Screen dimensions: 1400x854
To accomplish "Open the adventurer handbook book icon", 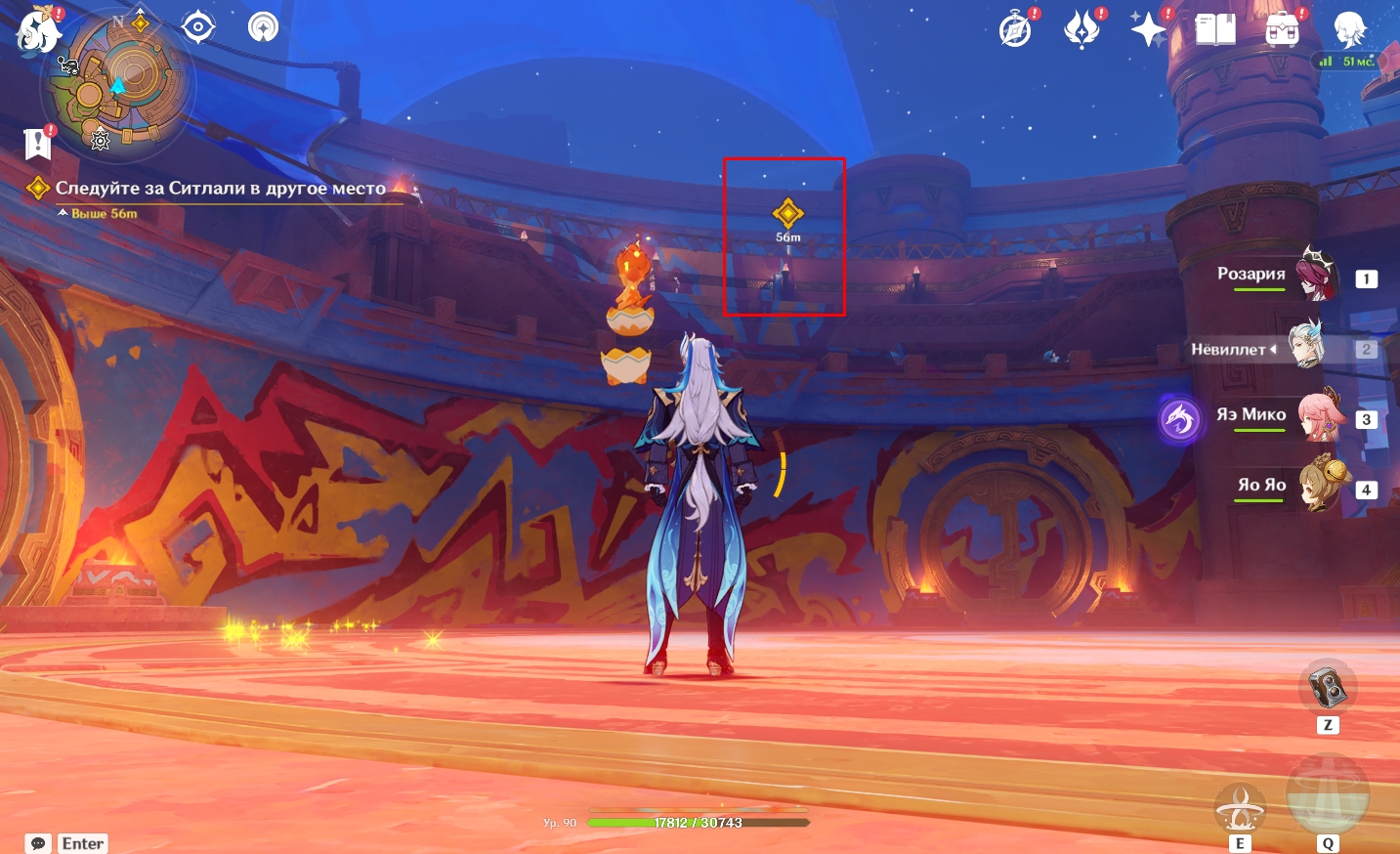I will tap(1215, 30).
